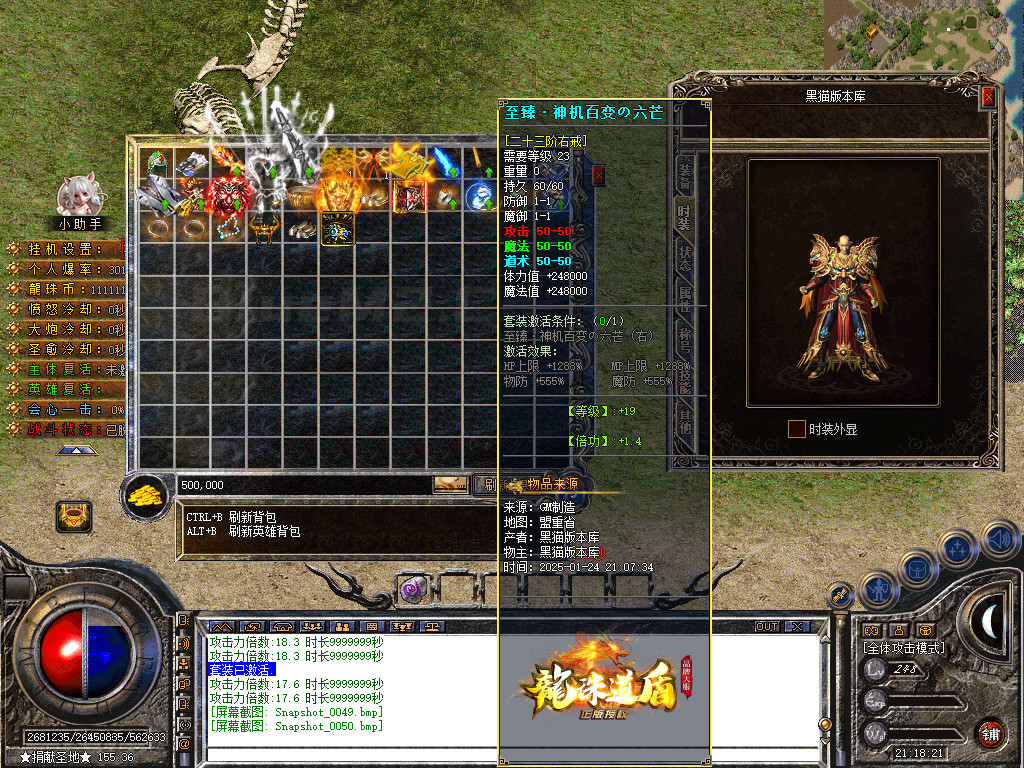The image size is (1024, 768).
Task: Select the highlighted blue-gold six-pointed ring
Action: (x=337, y=229)
